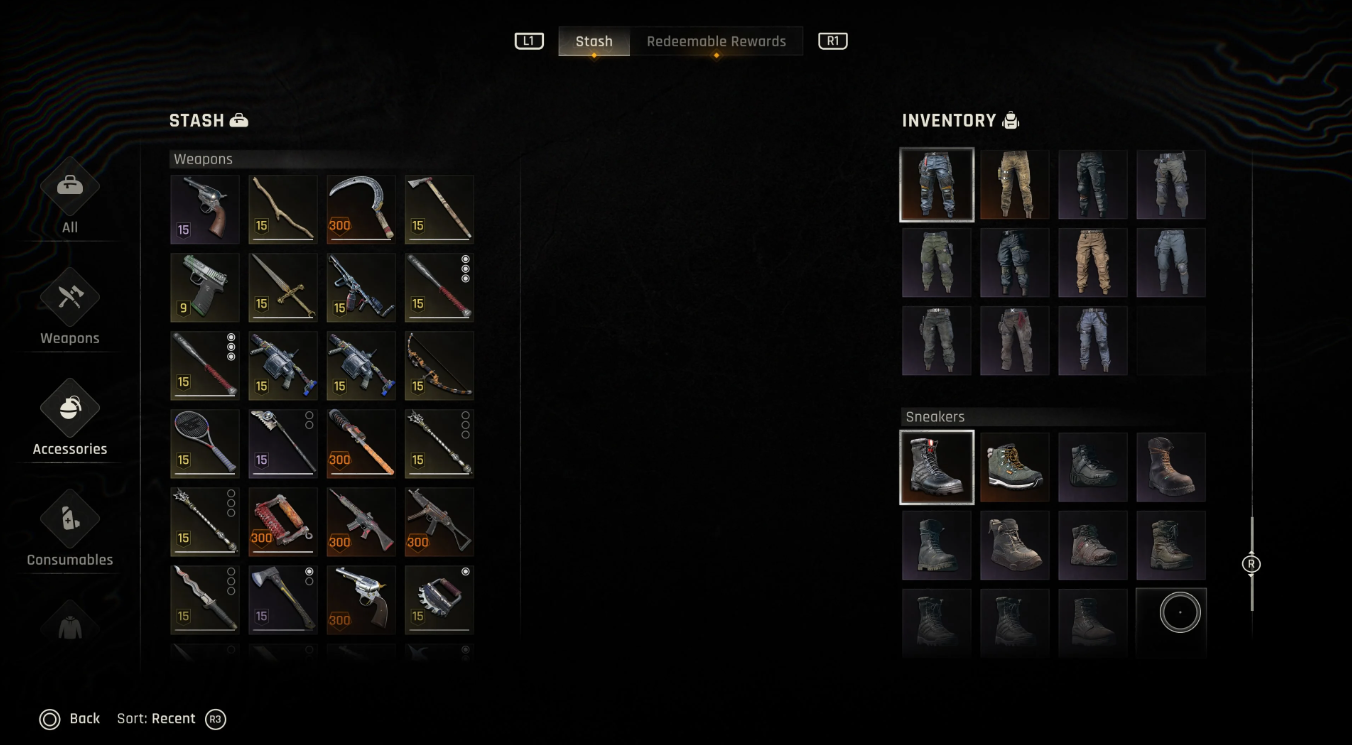Pick the brown leather boot with orange laces
Image resolution: width=1352 pixels, height=745 pixels.
1171,467
